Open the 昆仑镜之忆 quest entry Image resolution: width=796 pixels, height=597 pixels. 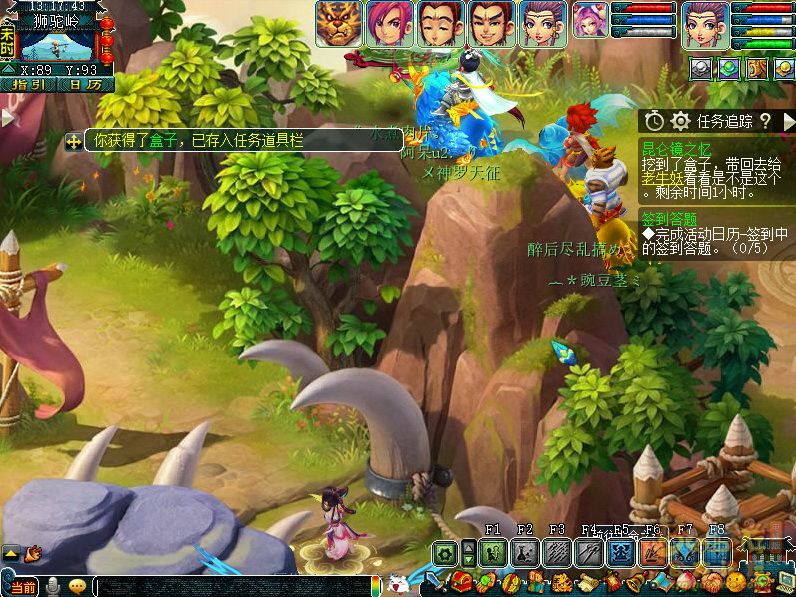coord(669,146)
